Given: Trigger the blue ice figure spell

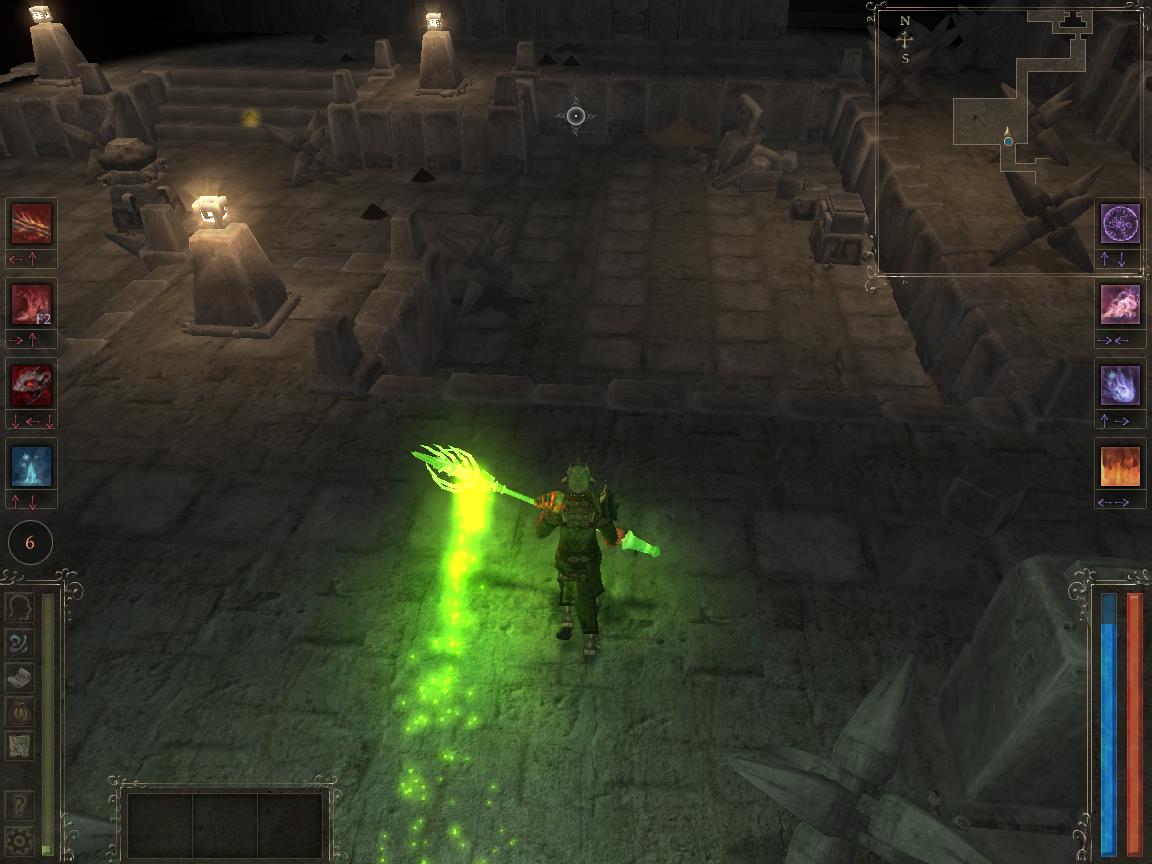Looking at the screenshot, I should (31, 466).
